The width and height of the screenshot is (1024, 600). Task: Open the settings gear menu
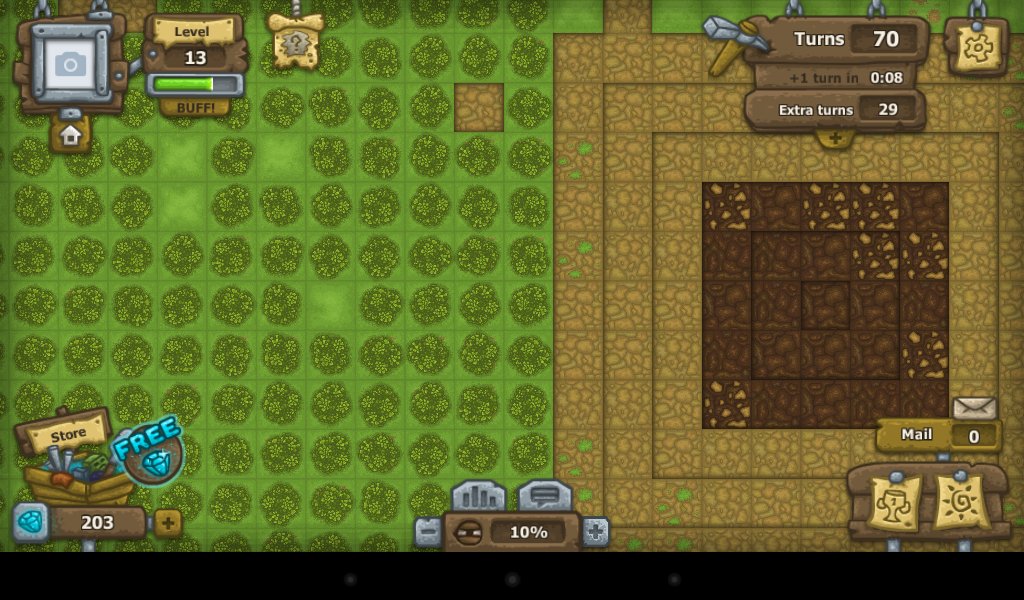pyautogui.click(x=976, y=46)
